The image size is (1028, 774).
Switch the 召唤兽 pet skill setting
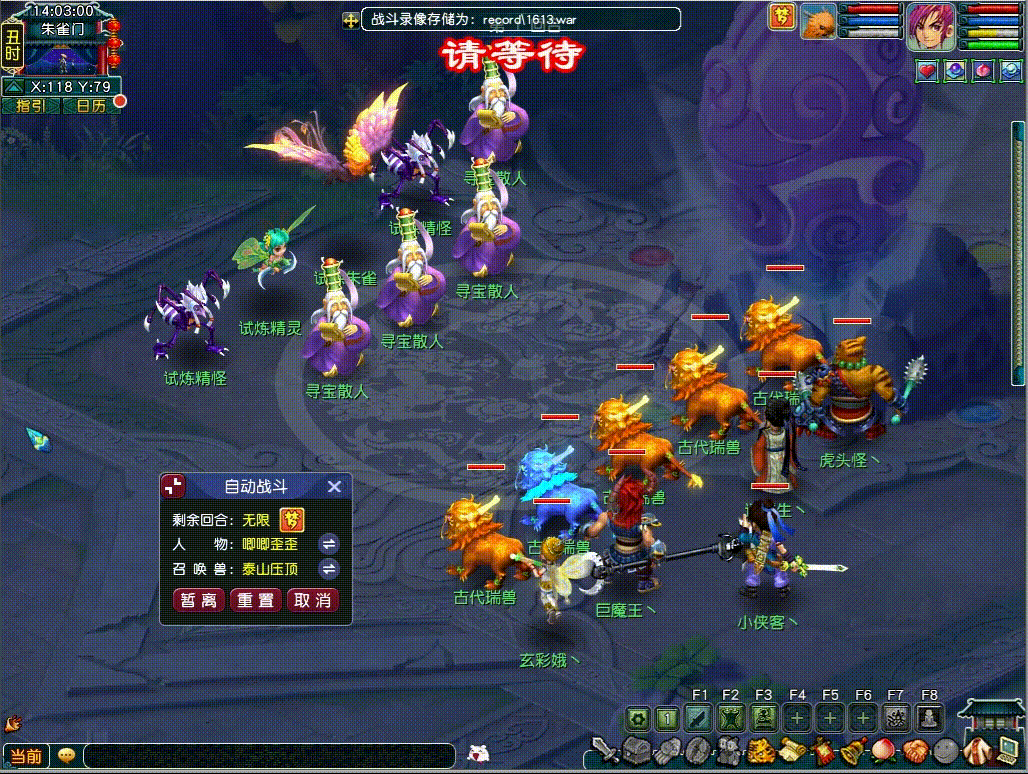tap(328, 569)
